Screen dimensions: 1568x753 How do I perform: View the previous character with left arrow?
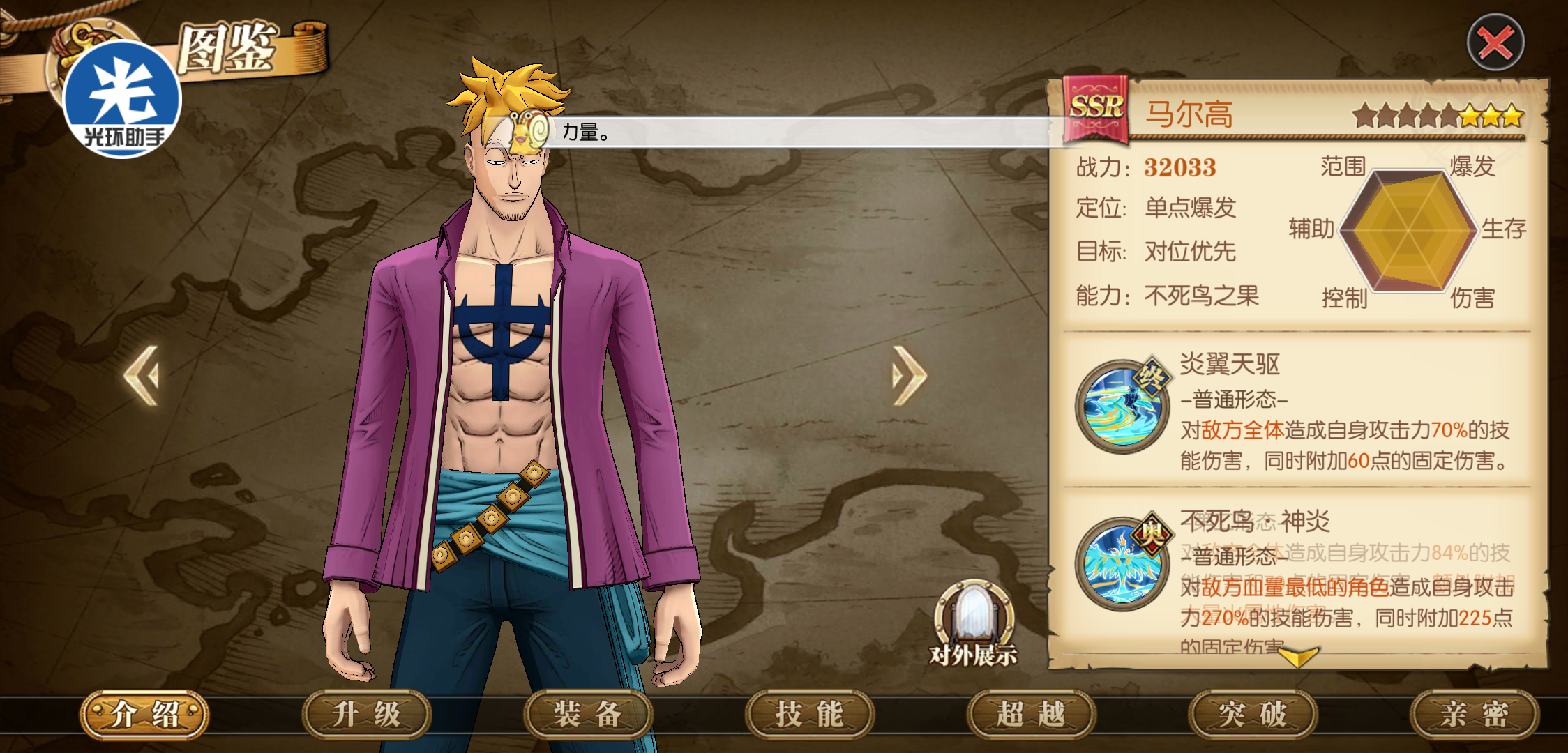click(142, 376)
